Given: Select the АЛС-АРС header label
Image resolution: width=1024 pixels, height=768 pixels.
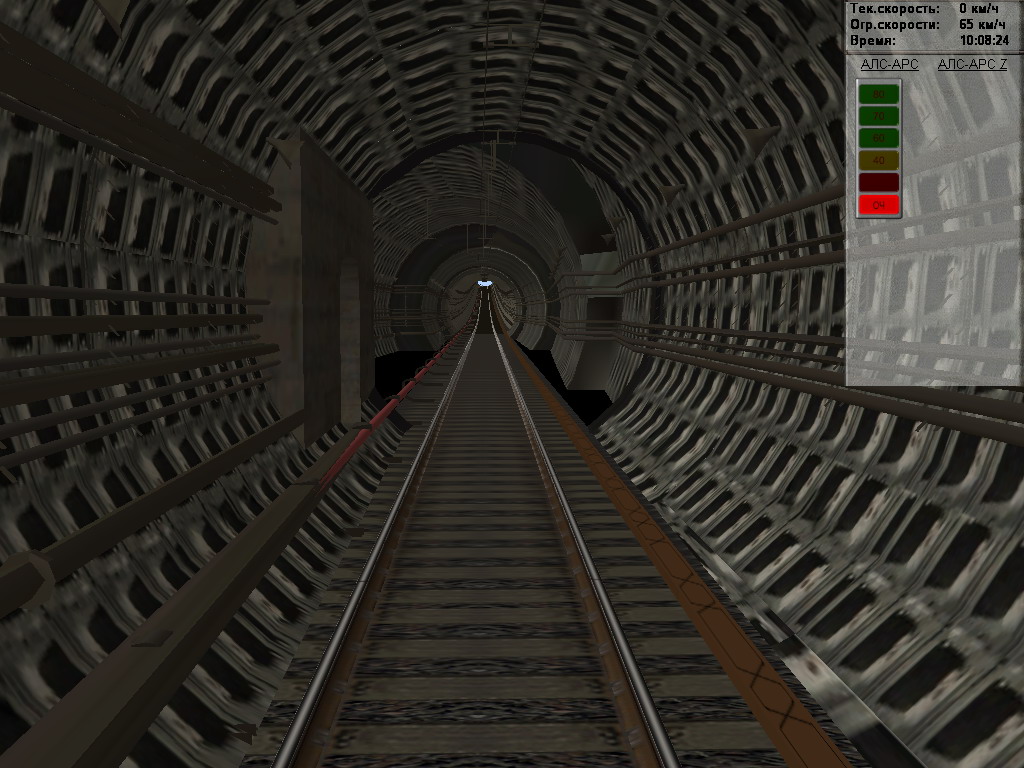Looking at the screenshot, I should (889, 65).
